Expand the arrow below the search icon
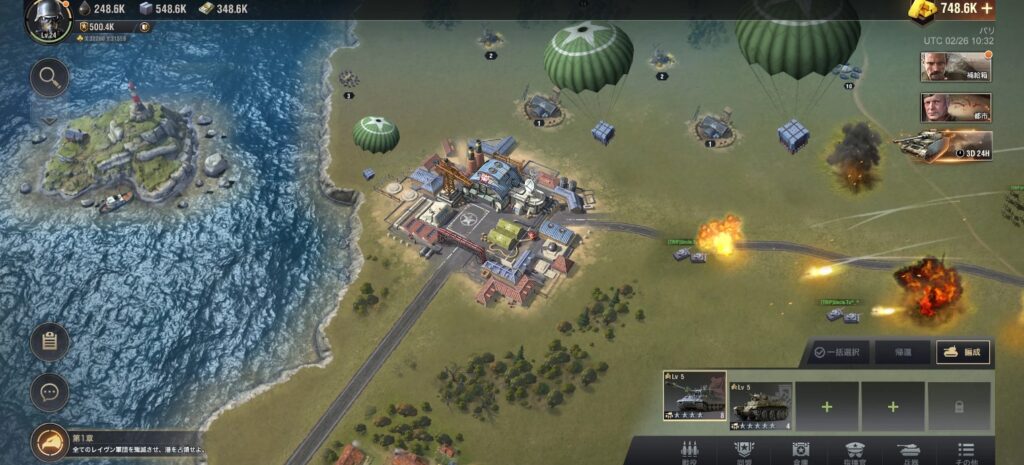 point(49,119)
